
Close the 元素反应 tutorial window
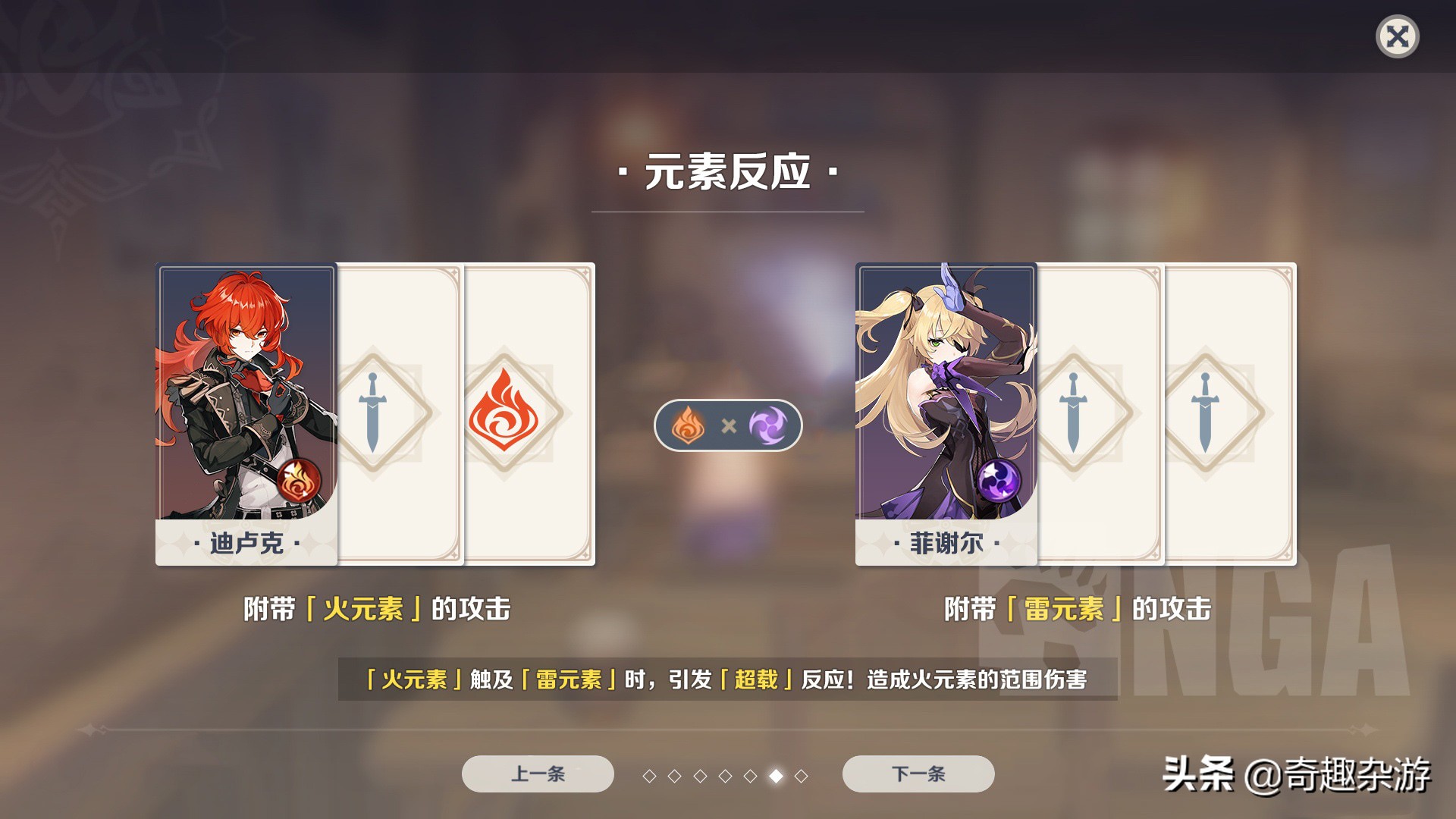[x=1397, y=36]
